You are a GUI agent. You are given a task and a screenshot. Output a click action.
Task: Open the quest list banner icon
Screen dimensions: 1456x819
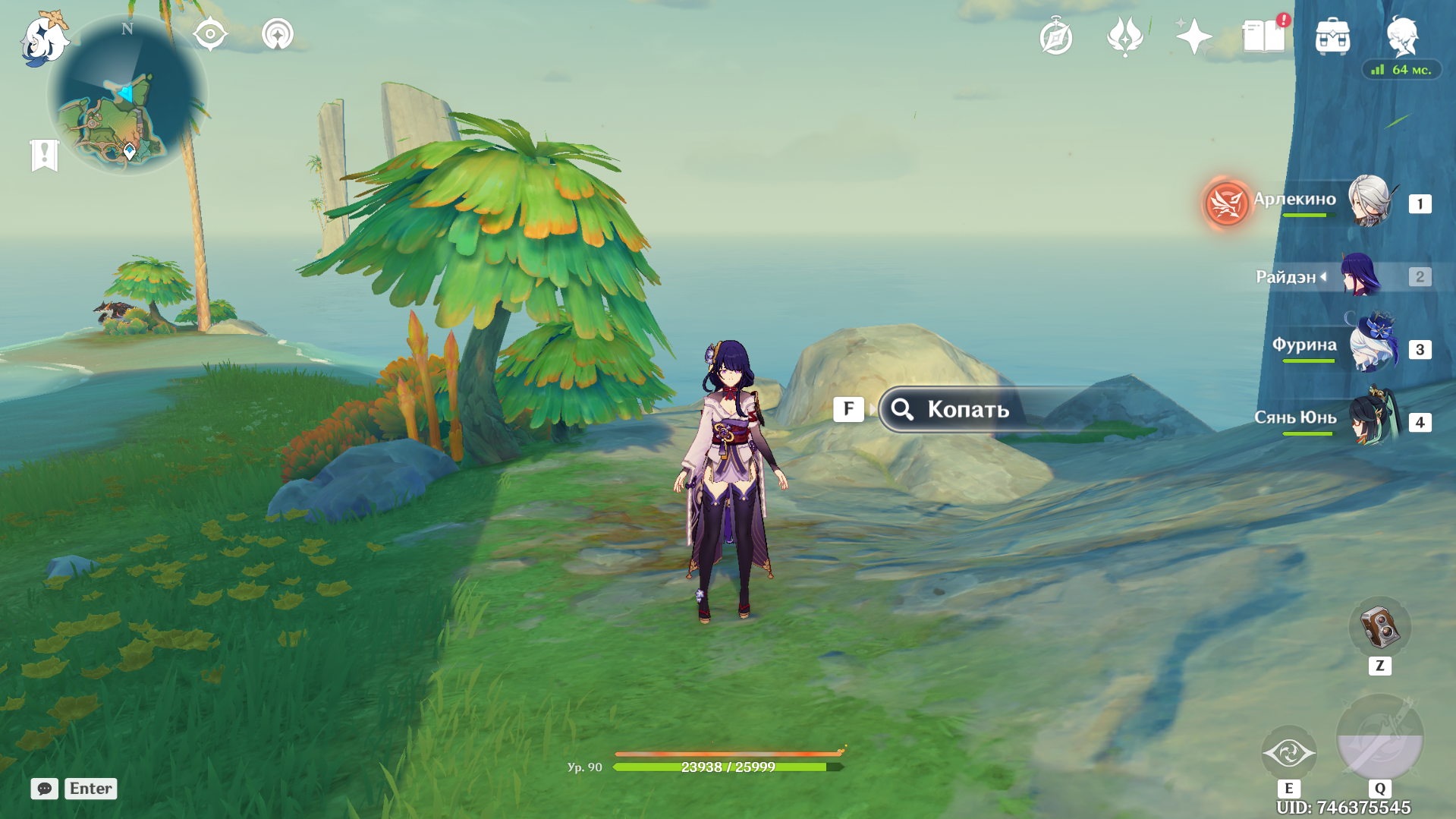pos(45,155)
